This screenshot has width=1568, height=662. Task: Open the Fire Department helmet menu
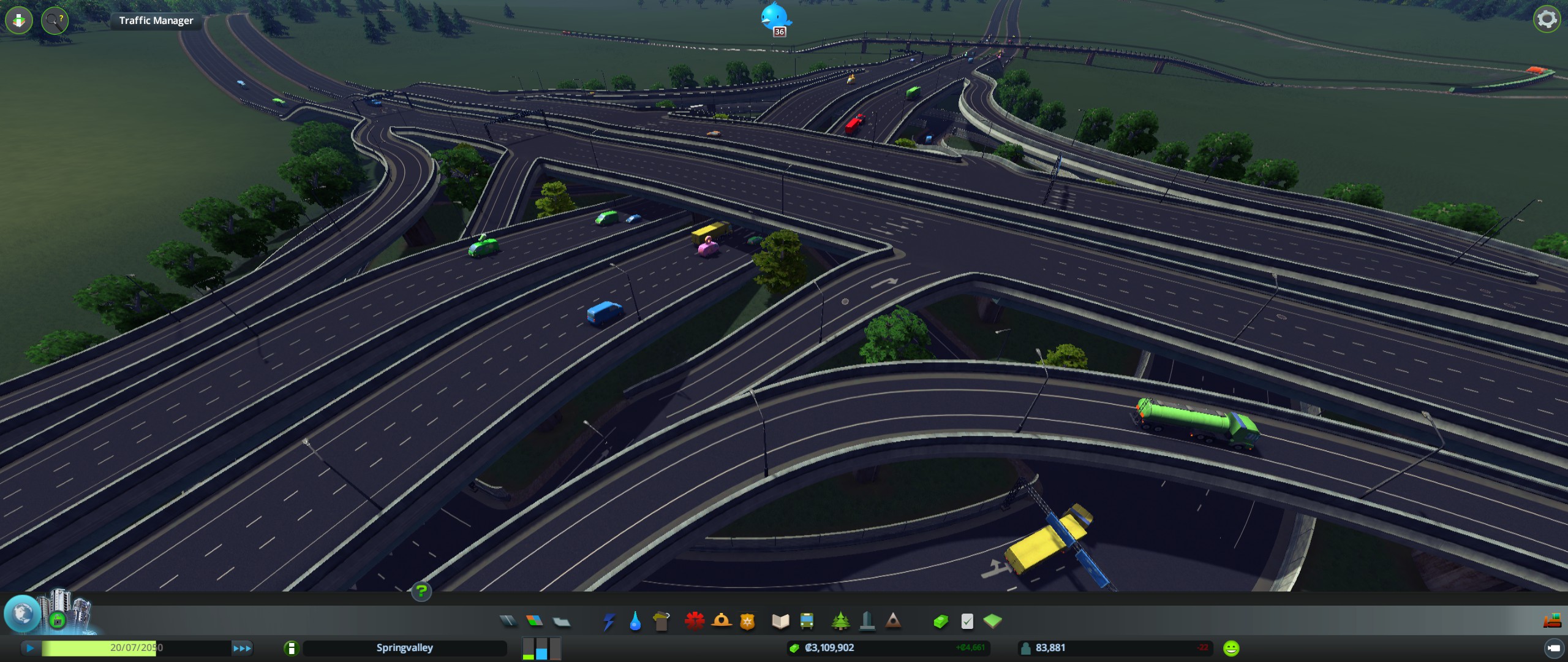click(x=722, y=622)
